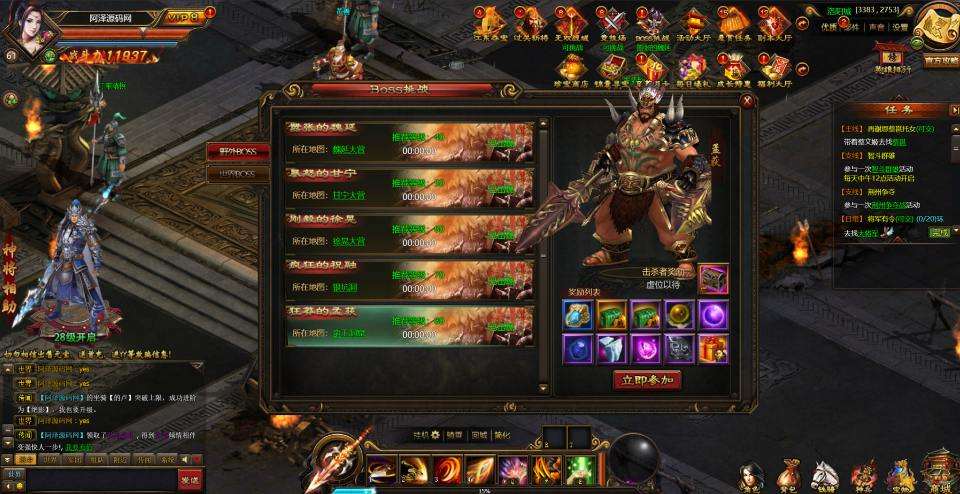Choose the 刚毅的徐晃 boss entry
The image size is (960, 494).
point(410,233)
